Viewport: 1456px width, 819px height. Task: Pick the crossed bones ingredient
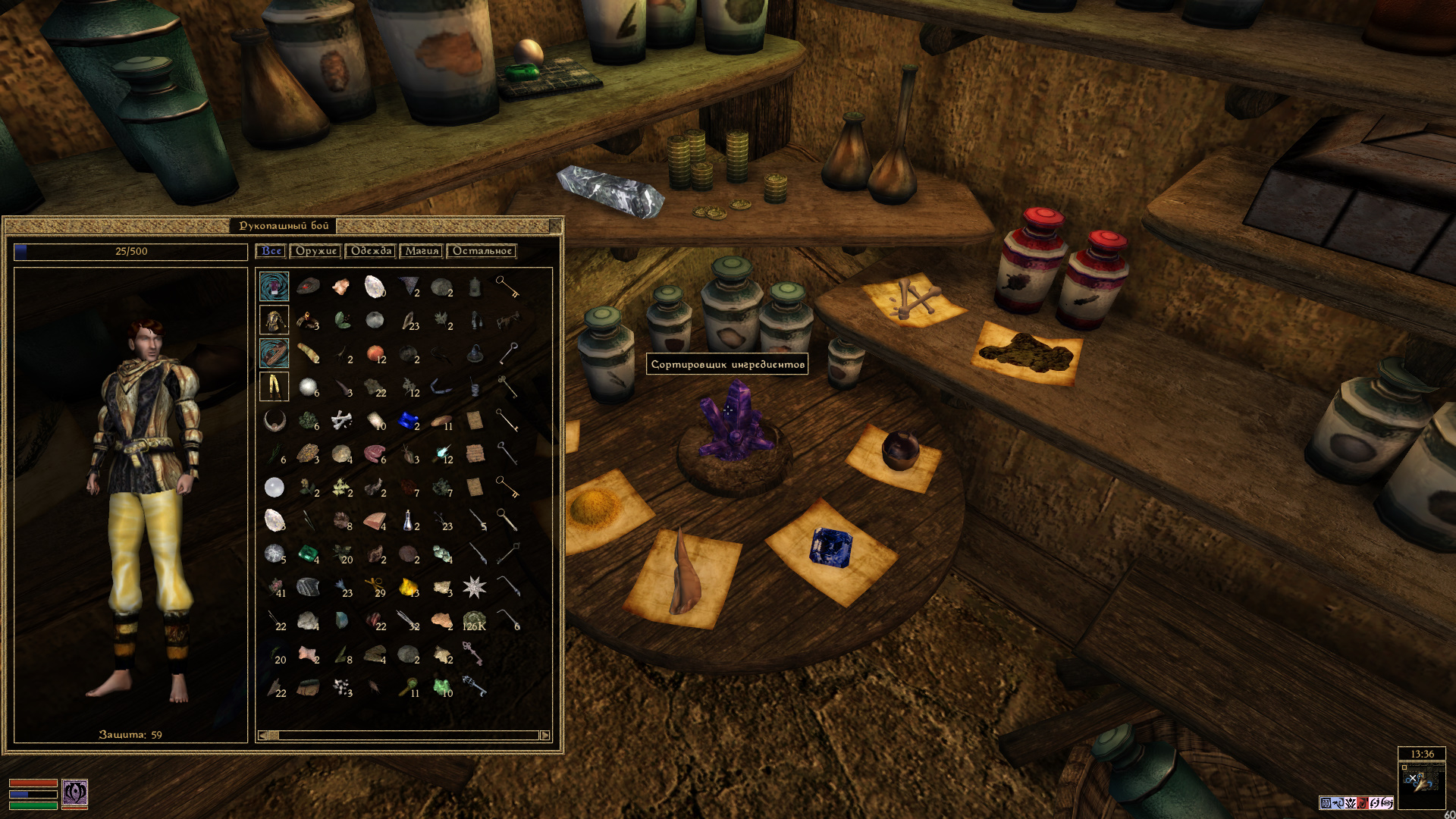click(x=341, y=419)
